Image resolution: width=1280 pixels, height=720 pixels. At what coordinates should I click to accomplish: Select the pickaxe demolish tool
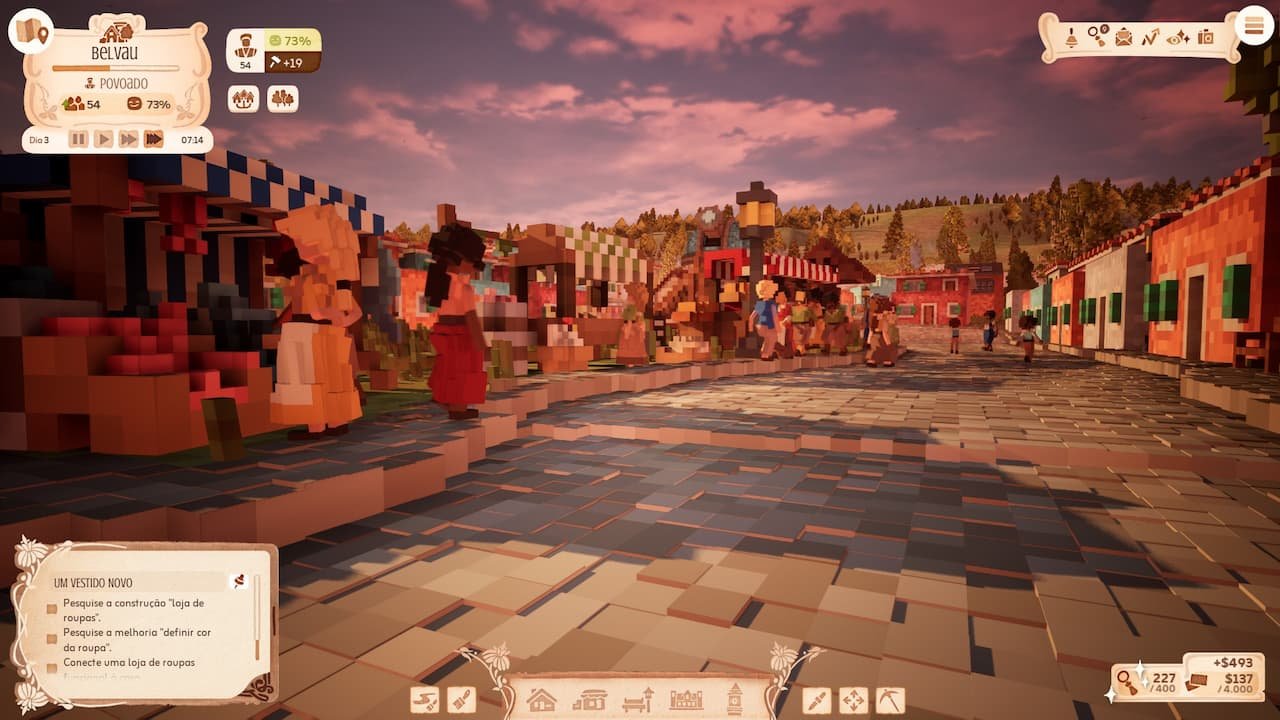890,700
